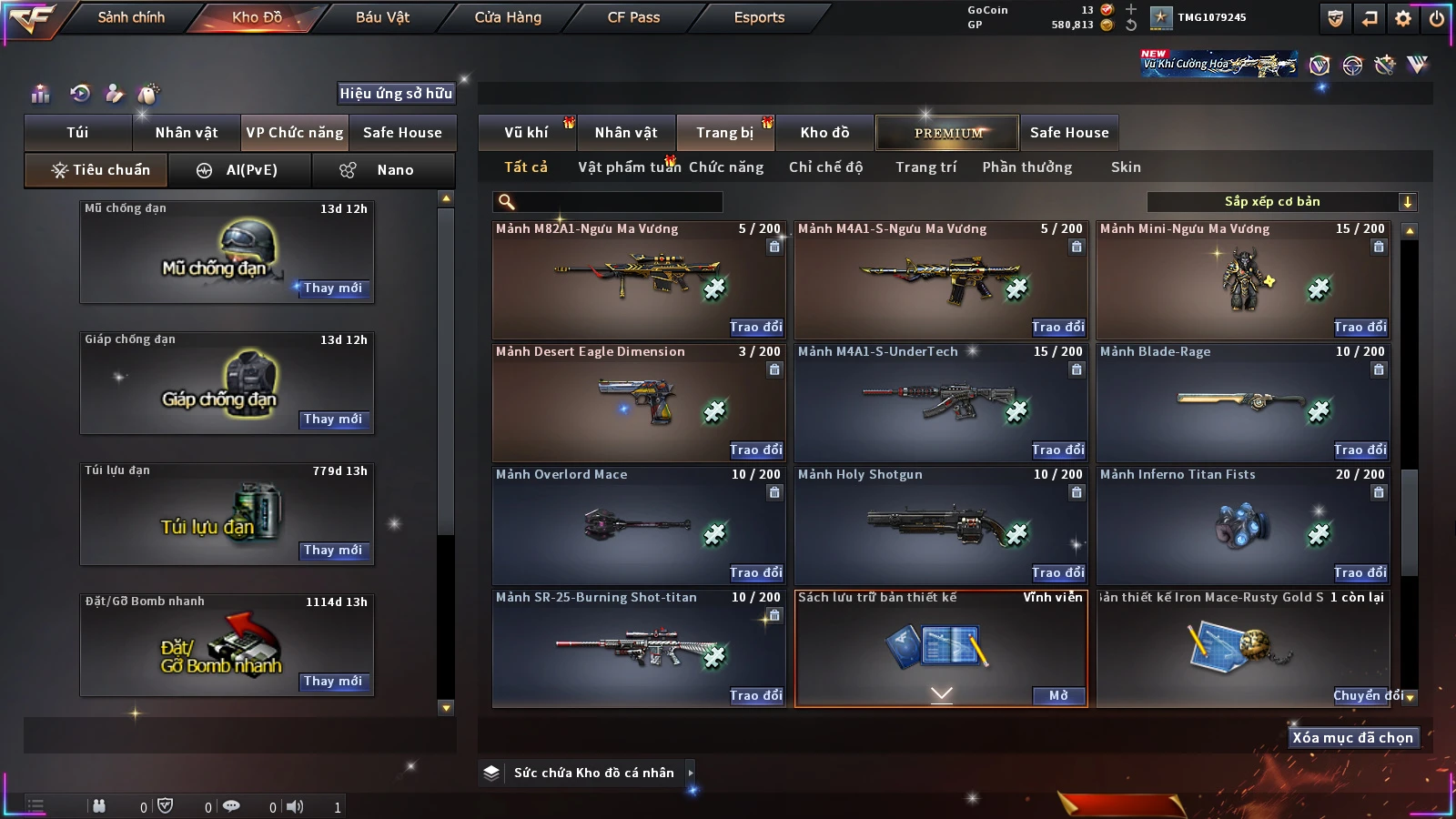
Task: Show the Nano loadout tab
Action: pos(384,170)
